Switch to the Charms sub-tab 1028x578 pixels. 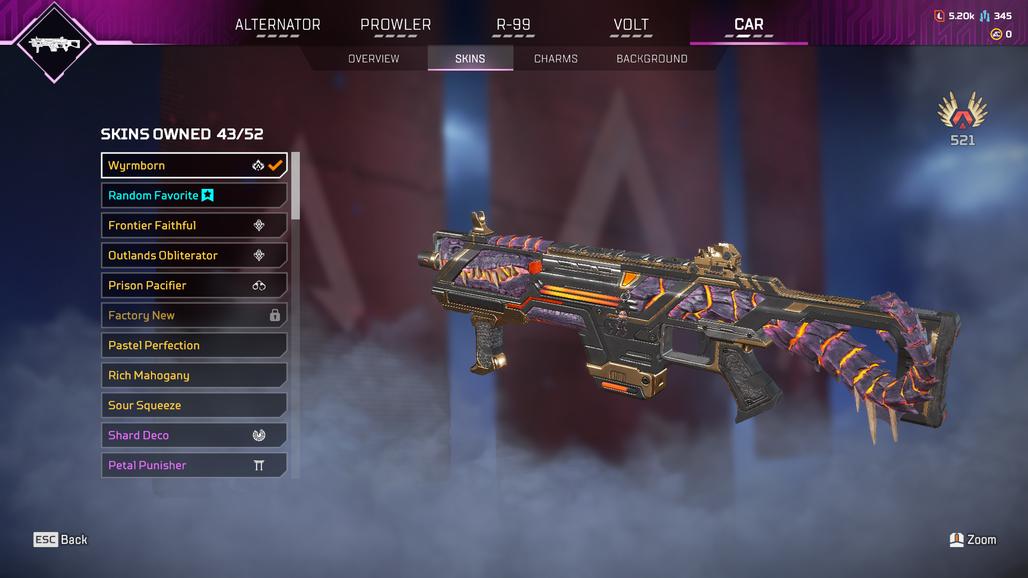[555, 59]
